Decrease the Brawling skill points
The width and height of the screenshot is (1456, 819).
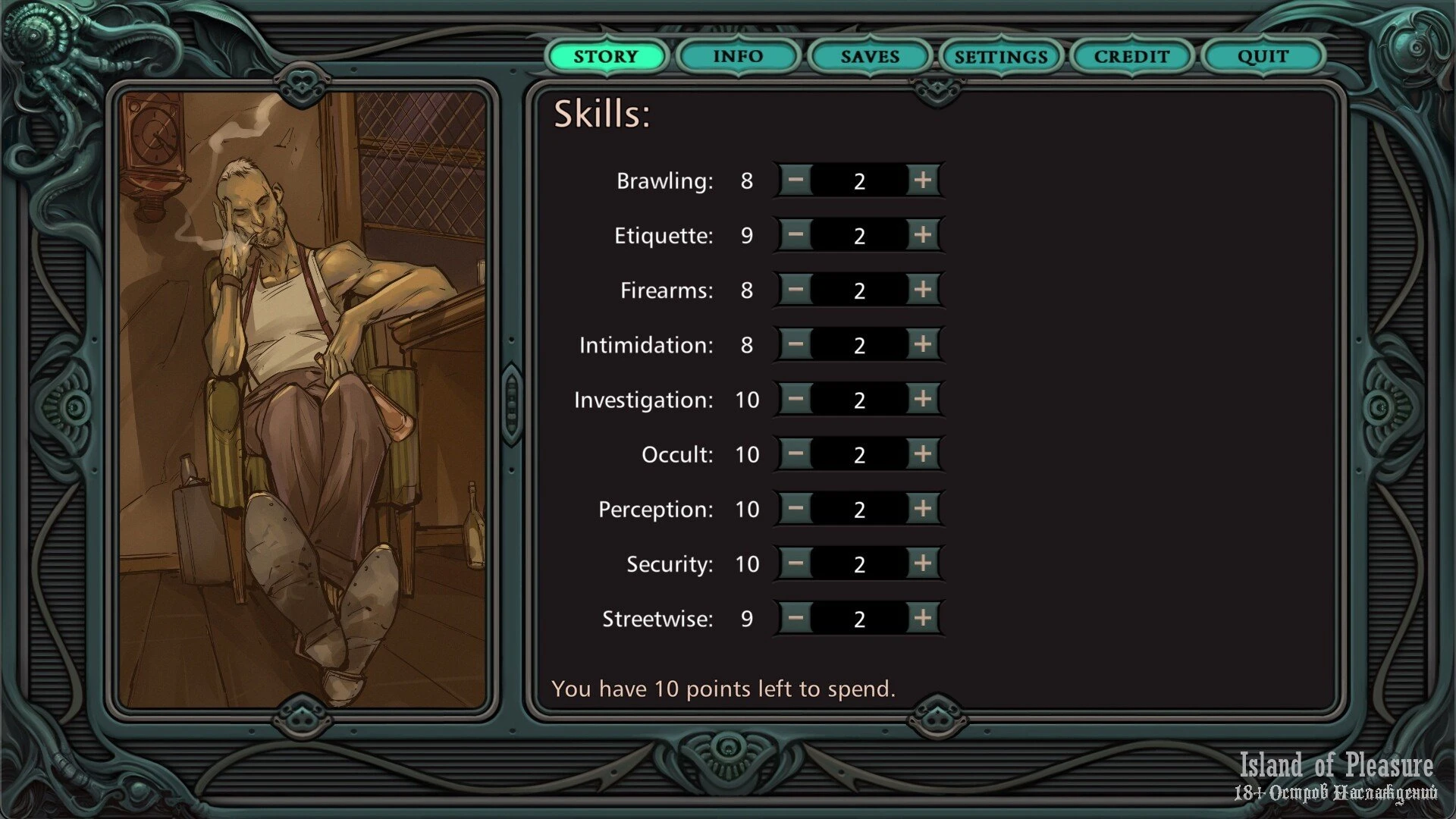coord(795,180)
